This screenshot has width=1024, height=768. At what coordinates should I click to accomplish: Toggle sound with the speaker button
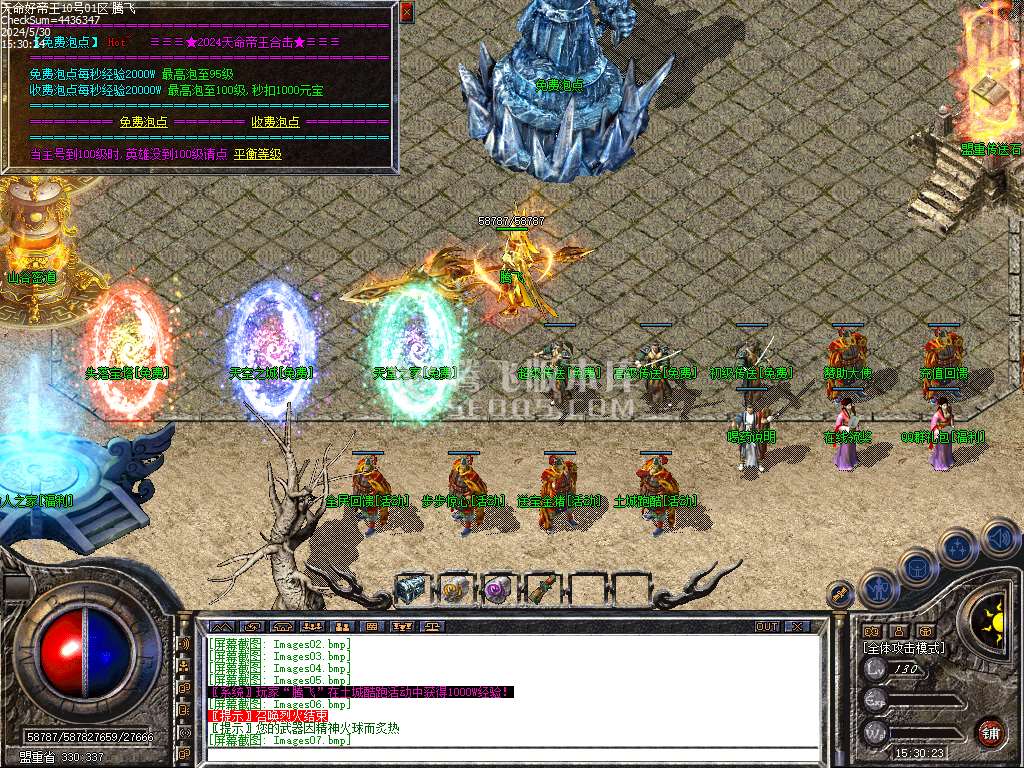click(999, 538)
